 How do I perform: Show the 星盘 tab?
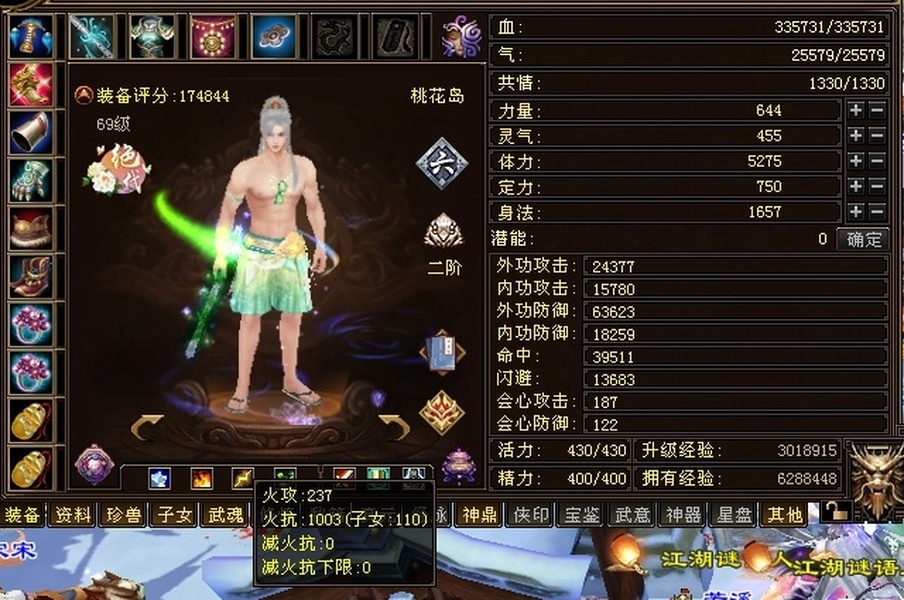(x=734, y=515)
